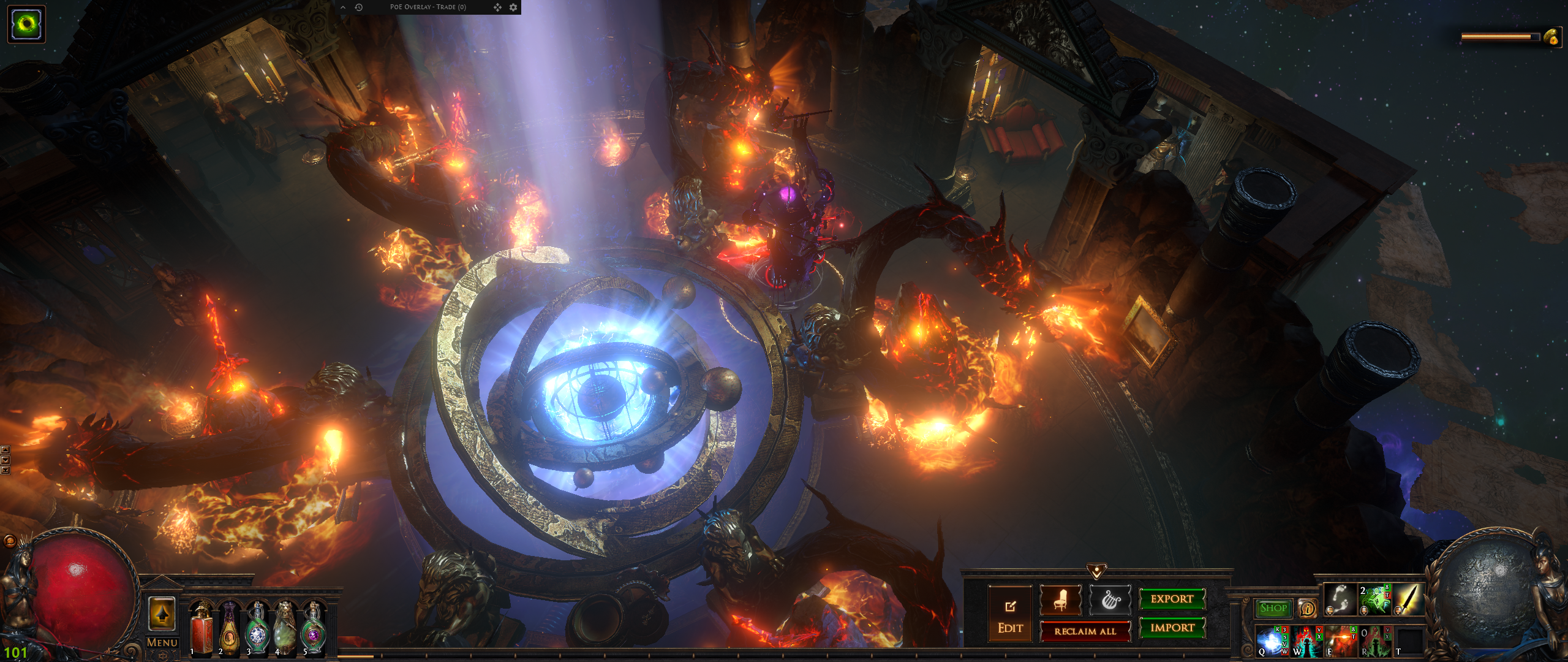This screenshot has height=662, width=1568.
Task: Use the red life flask in slot 1
Action: click(202, 628)
